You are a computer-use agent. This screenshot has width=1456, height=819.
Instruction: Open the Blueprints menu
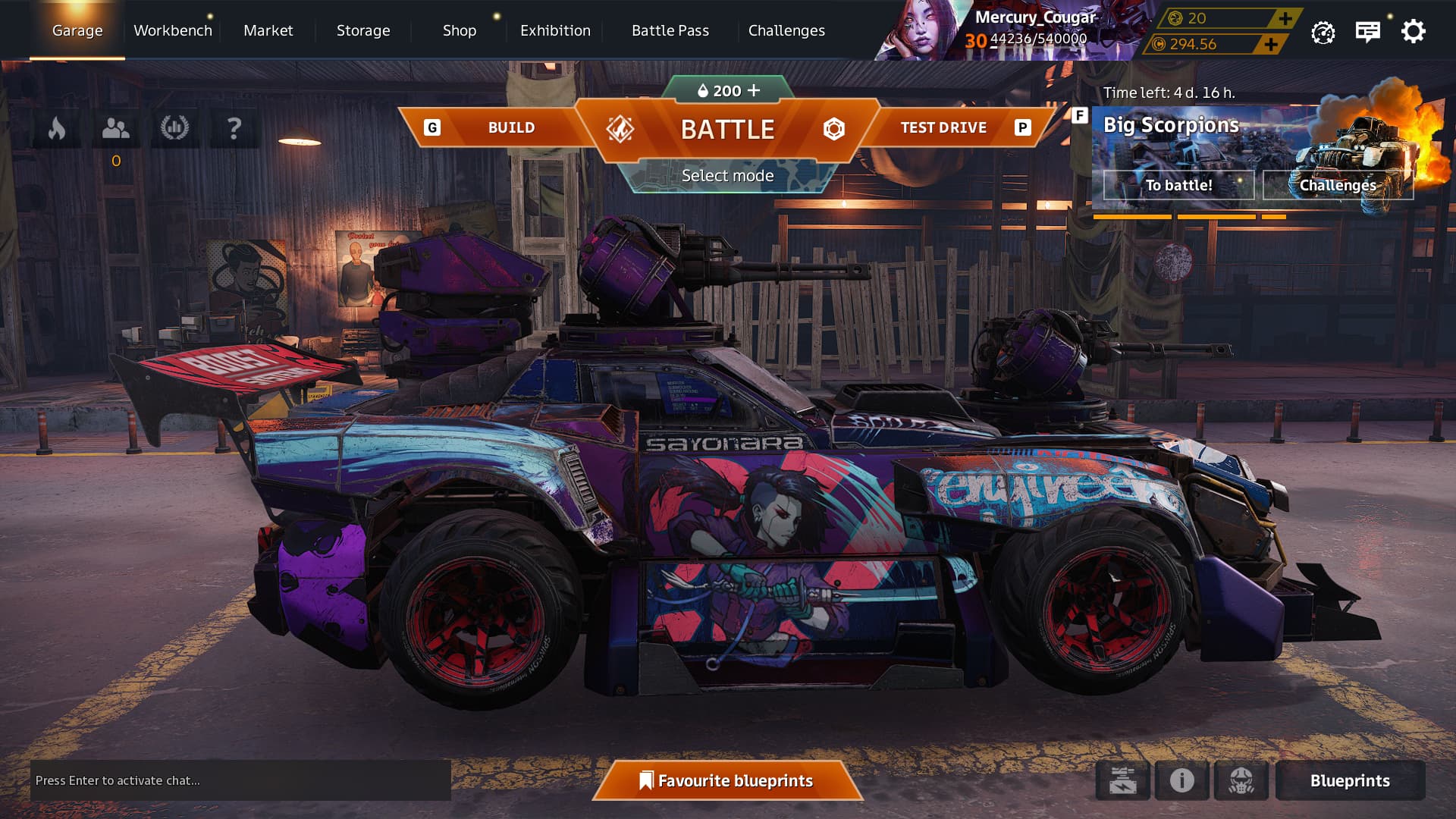click(1350, 780)
